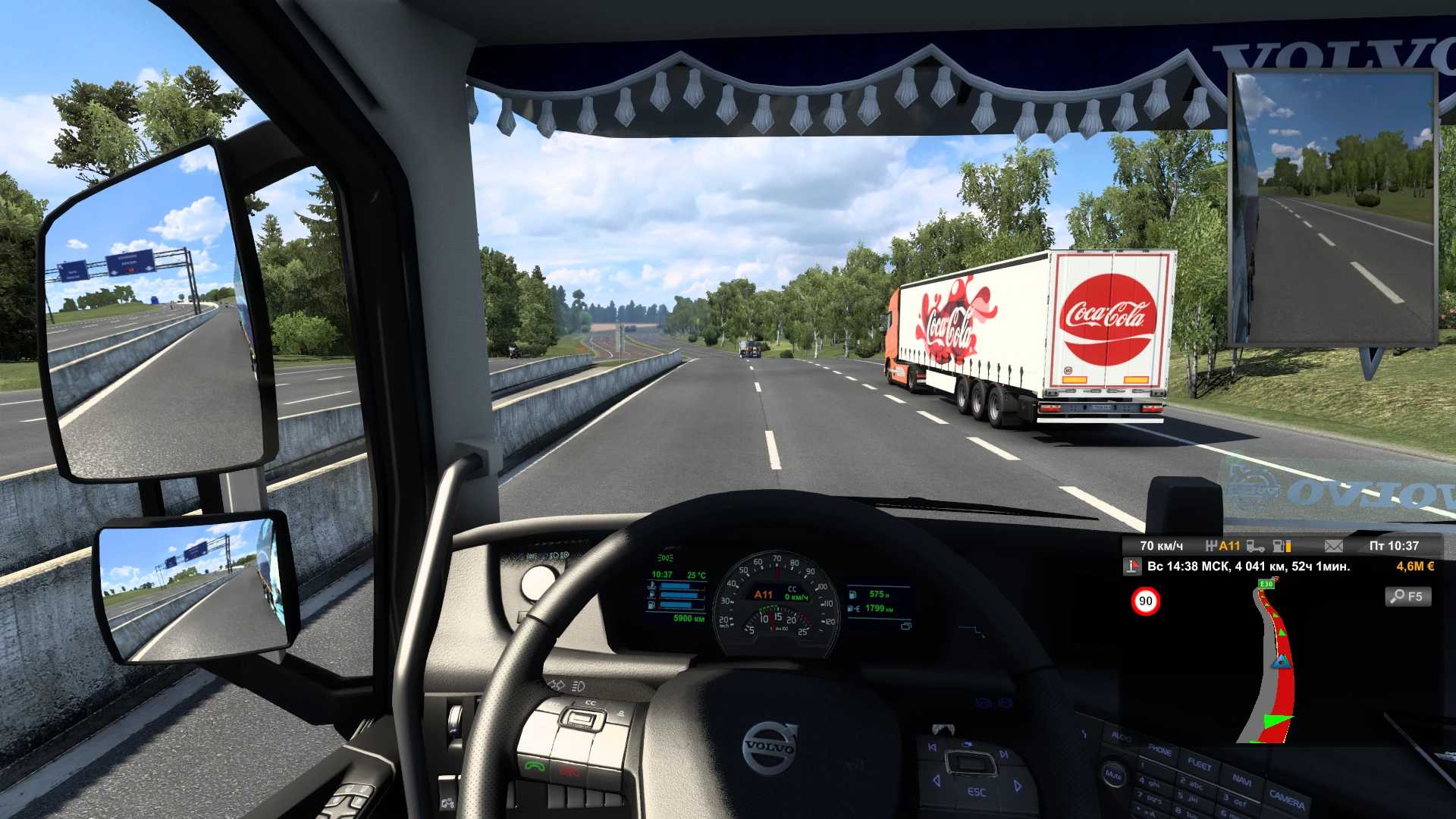Select the red flag job destination icon

click(x=1133, y=566)
